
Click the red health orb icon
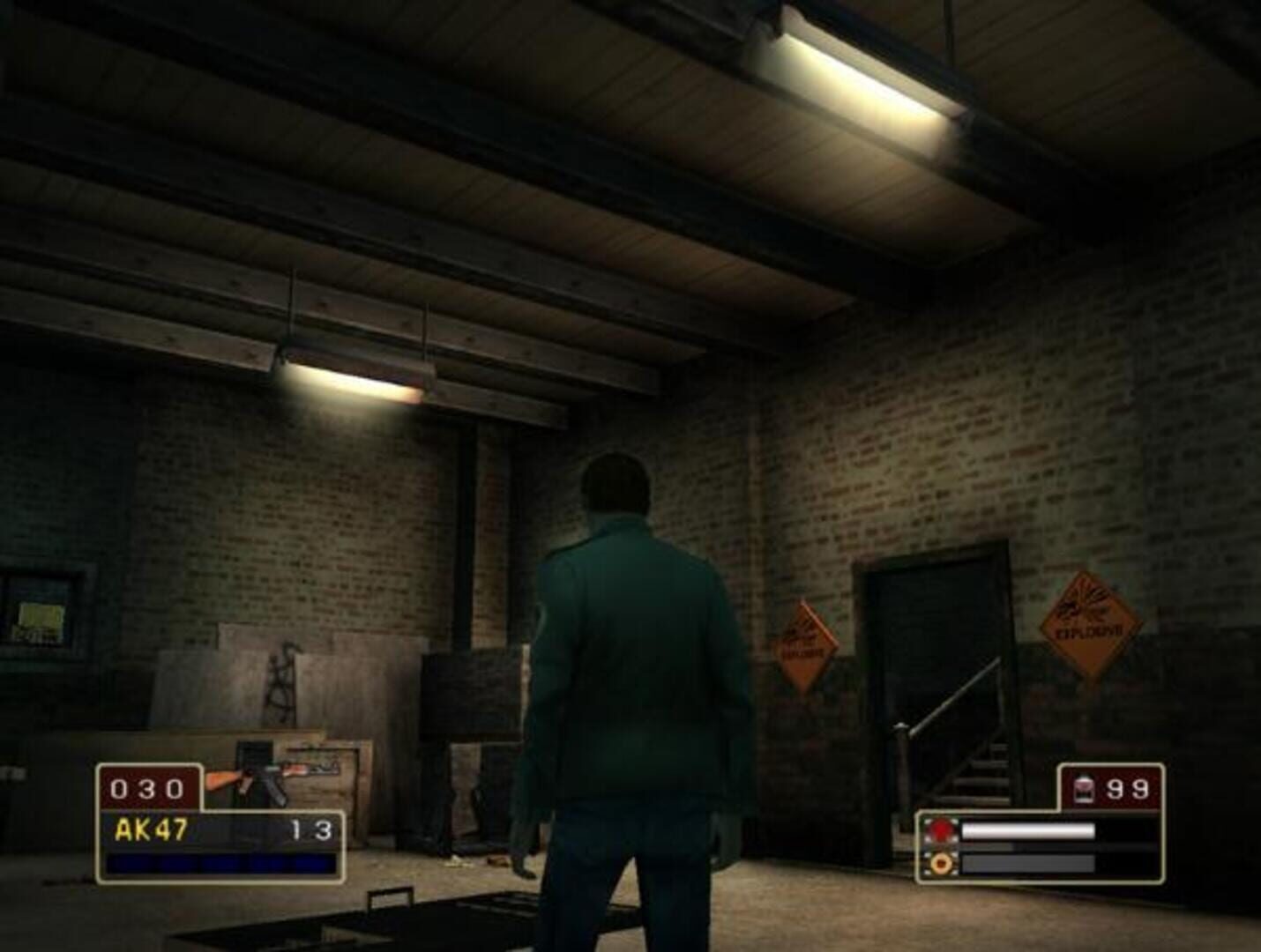pos(941,830)
